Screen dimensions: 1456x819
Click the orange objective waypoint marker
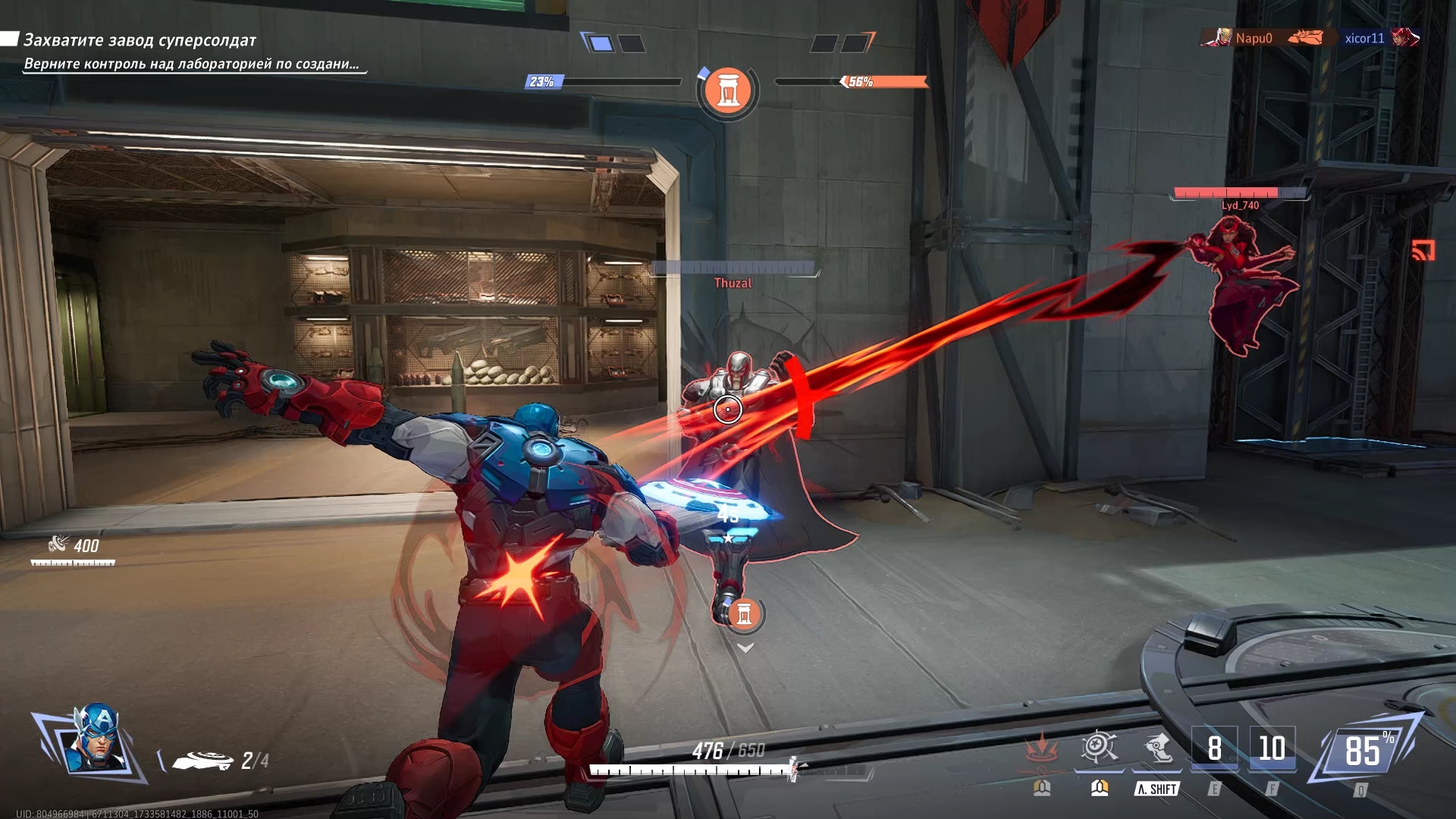point(744,614)
